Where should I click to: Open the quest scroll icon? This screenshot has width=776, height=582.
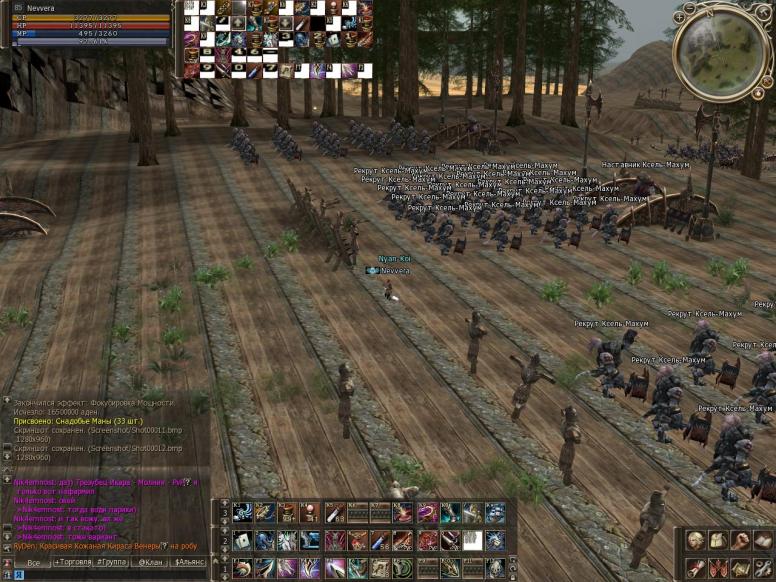coord(695,567)
